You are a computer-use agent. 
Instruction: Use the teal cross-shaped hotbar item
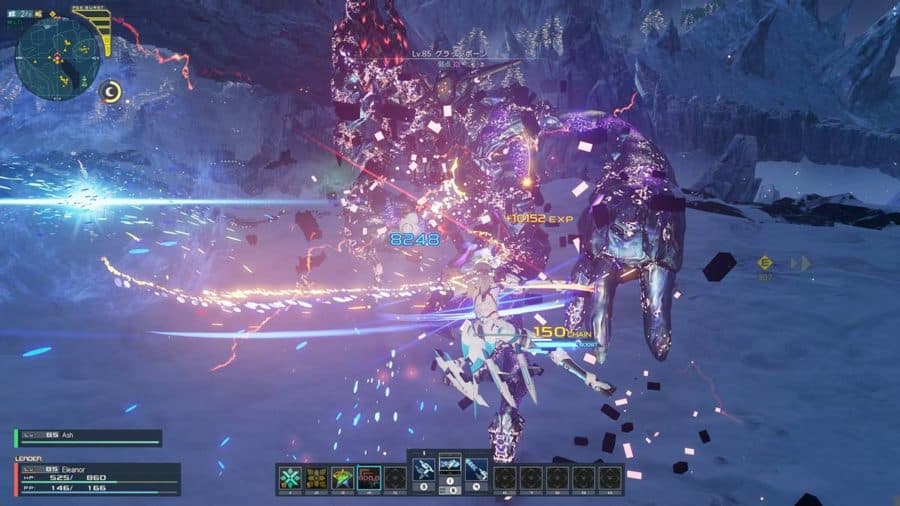[290, 478]
